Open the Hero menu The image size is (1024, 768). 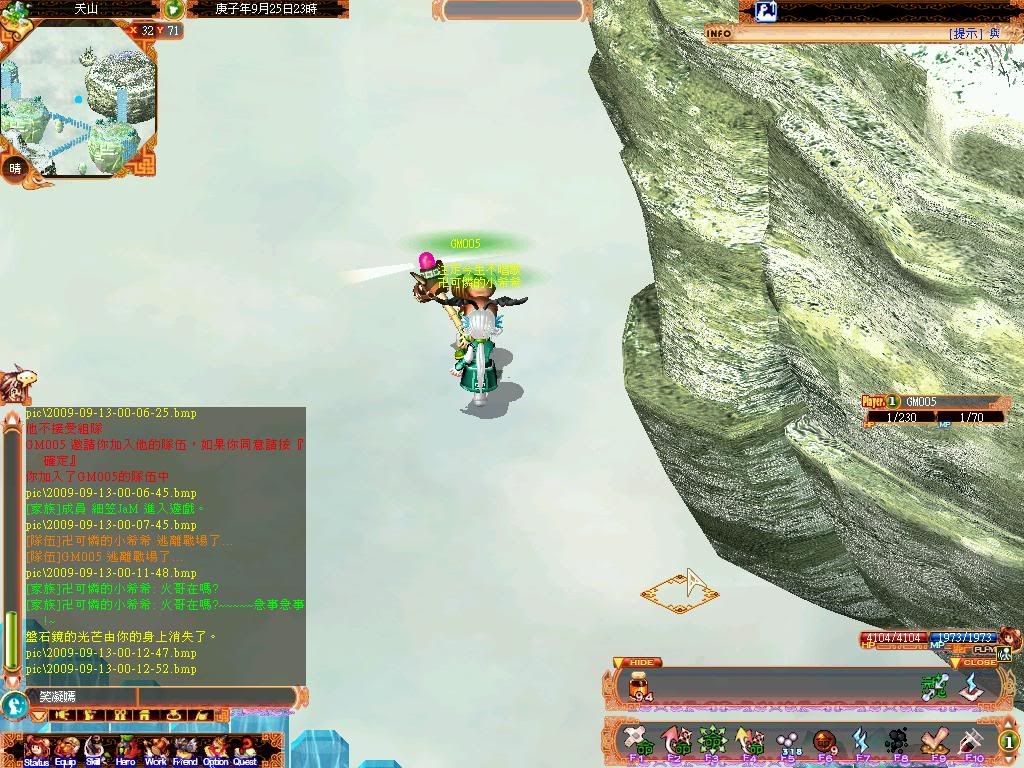click(x=126, y=749)
